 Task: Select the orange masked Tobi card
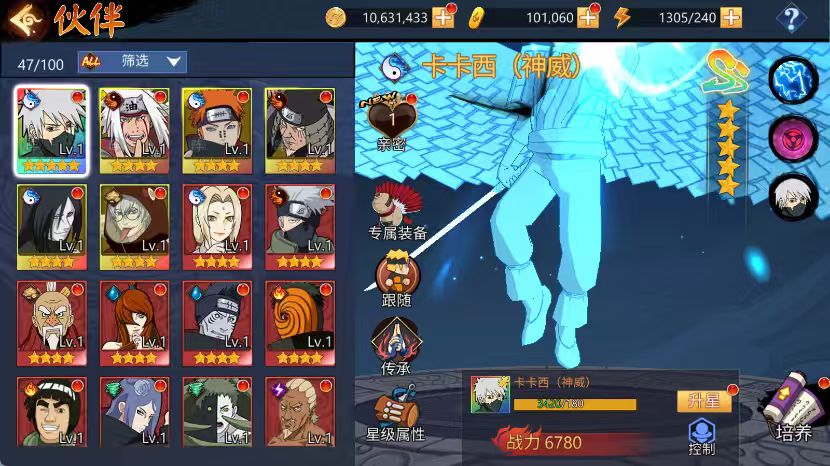click(x=300, y=322)
